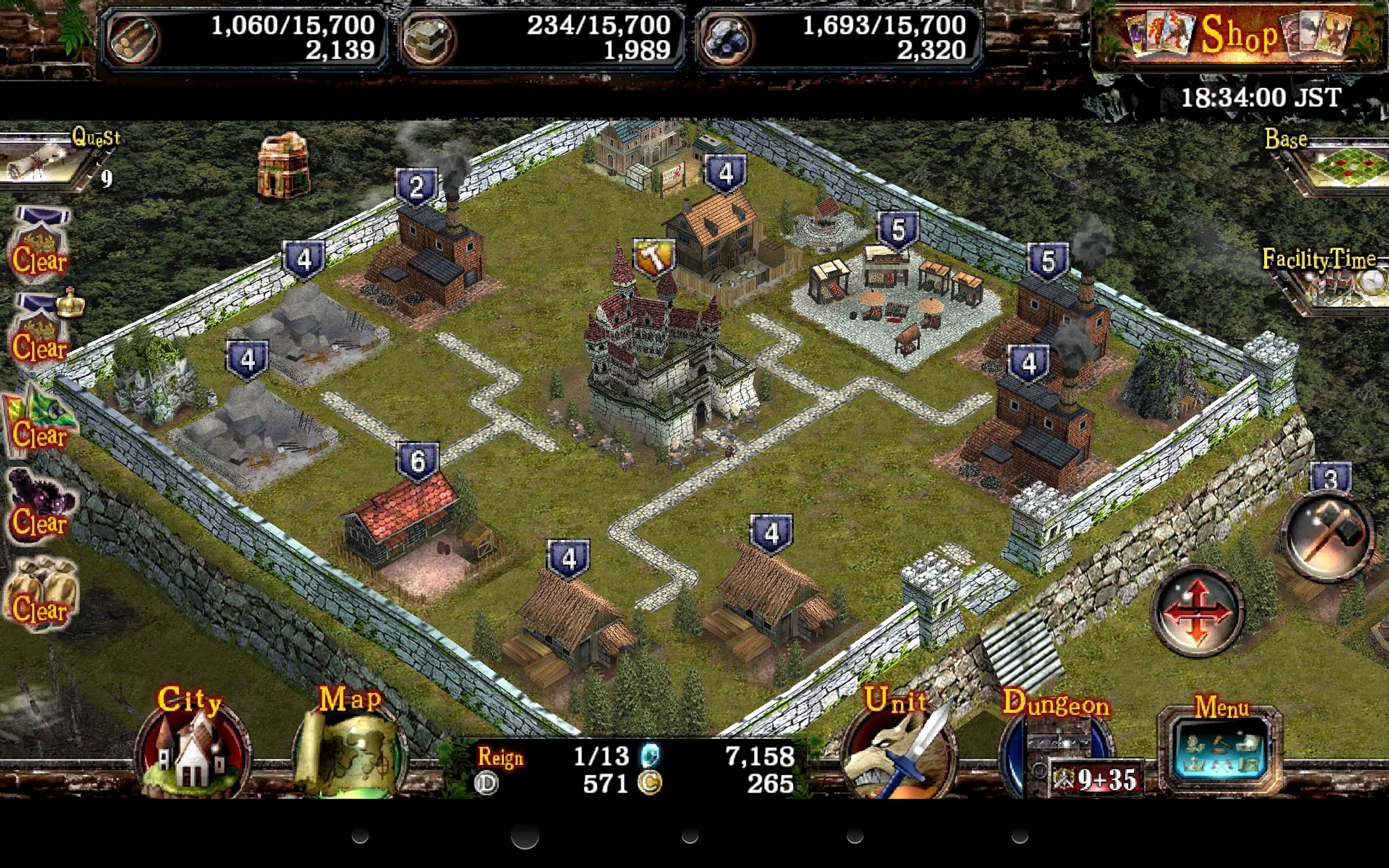Tap the bottom Clear money bags badge
Viewport: 1389px width, 868px height.
[43, 591]
